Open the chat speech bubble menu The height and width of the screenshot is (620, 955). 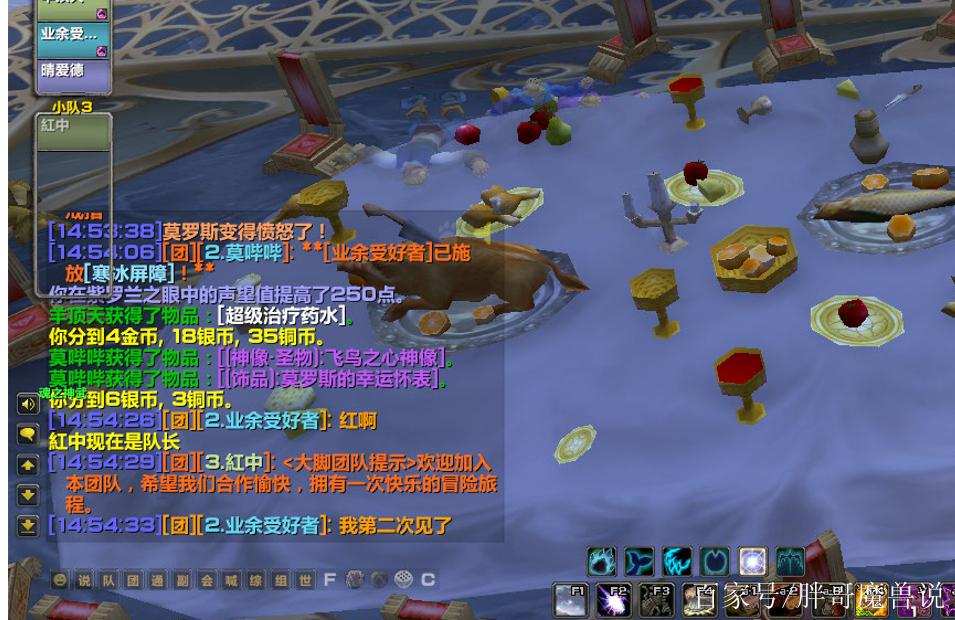[x=28, y=435]
